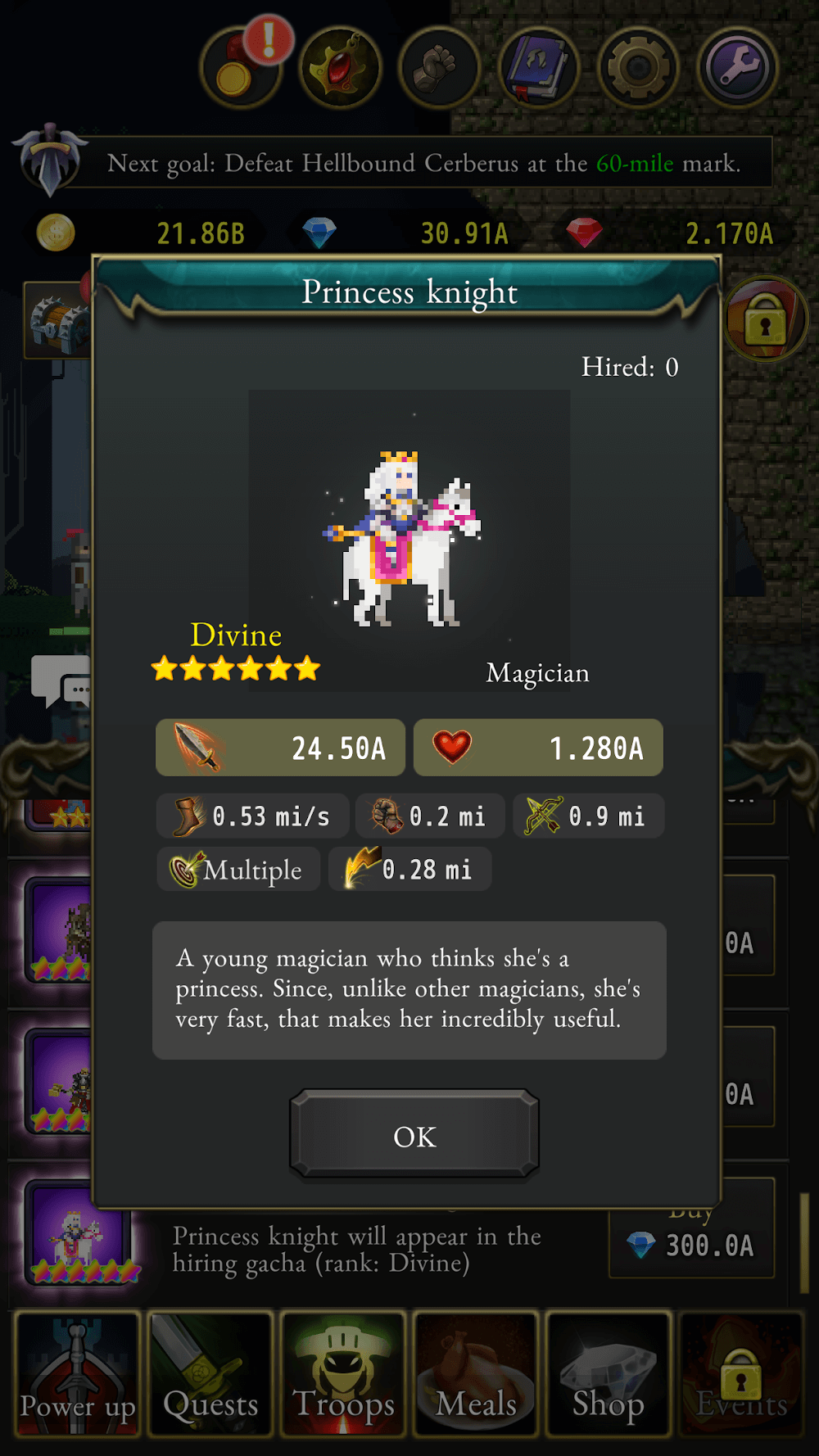Open the blue book codex
This screenshot has height=1456, width=819.
539,69
